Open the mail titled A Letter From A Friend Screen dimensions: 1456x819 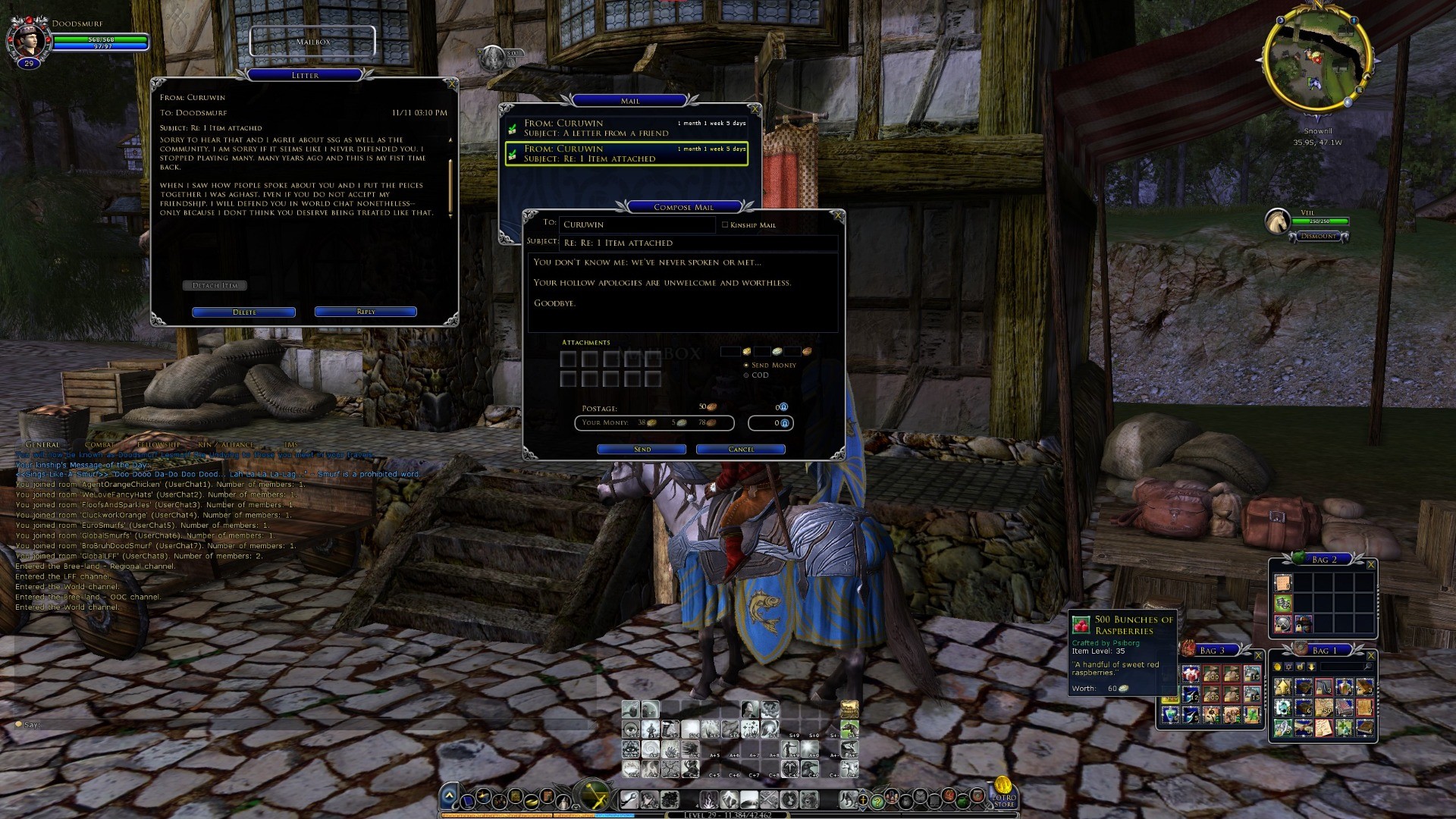tap(626, 128)
